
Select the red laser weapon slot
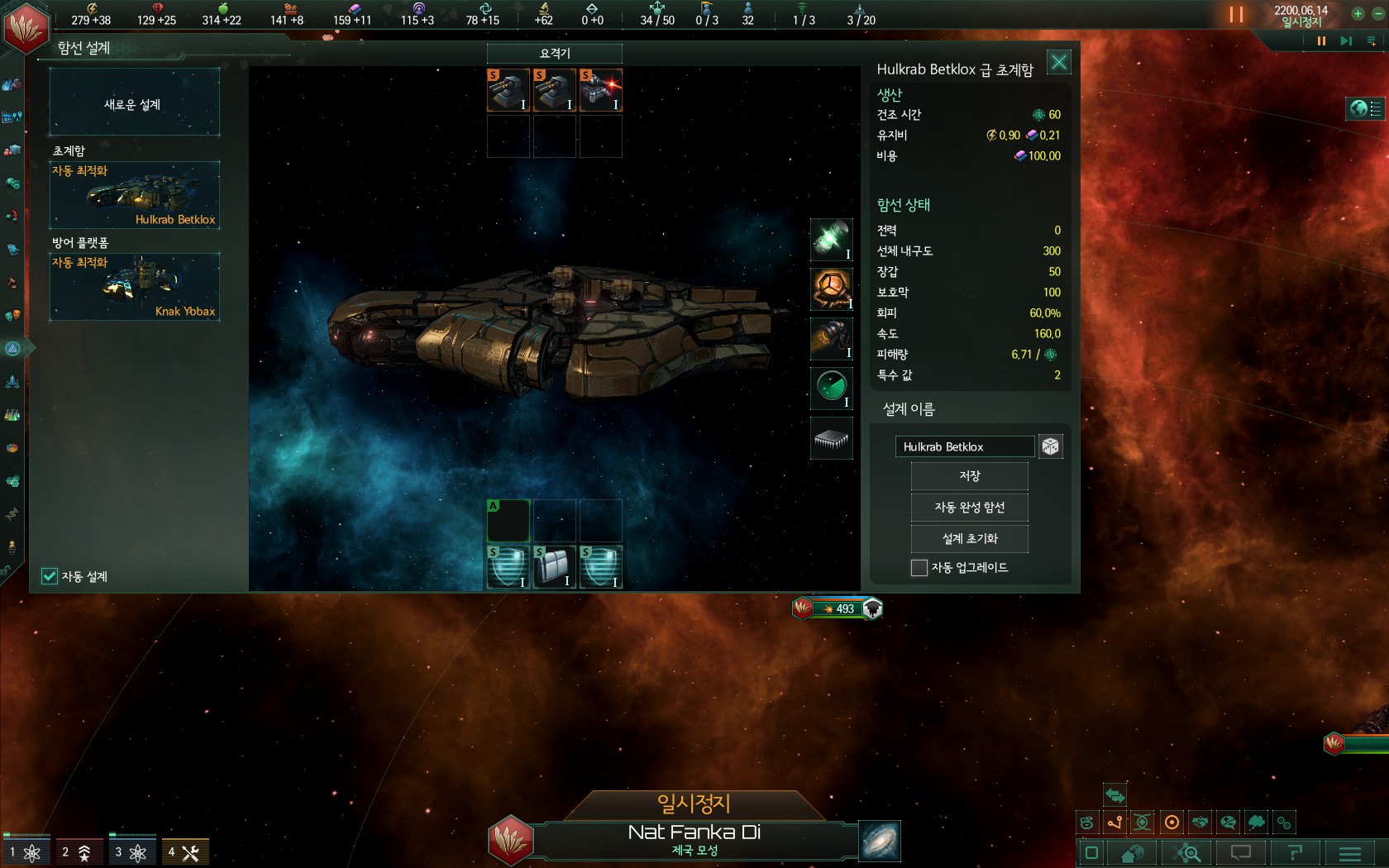(x=601, y=90)
